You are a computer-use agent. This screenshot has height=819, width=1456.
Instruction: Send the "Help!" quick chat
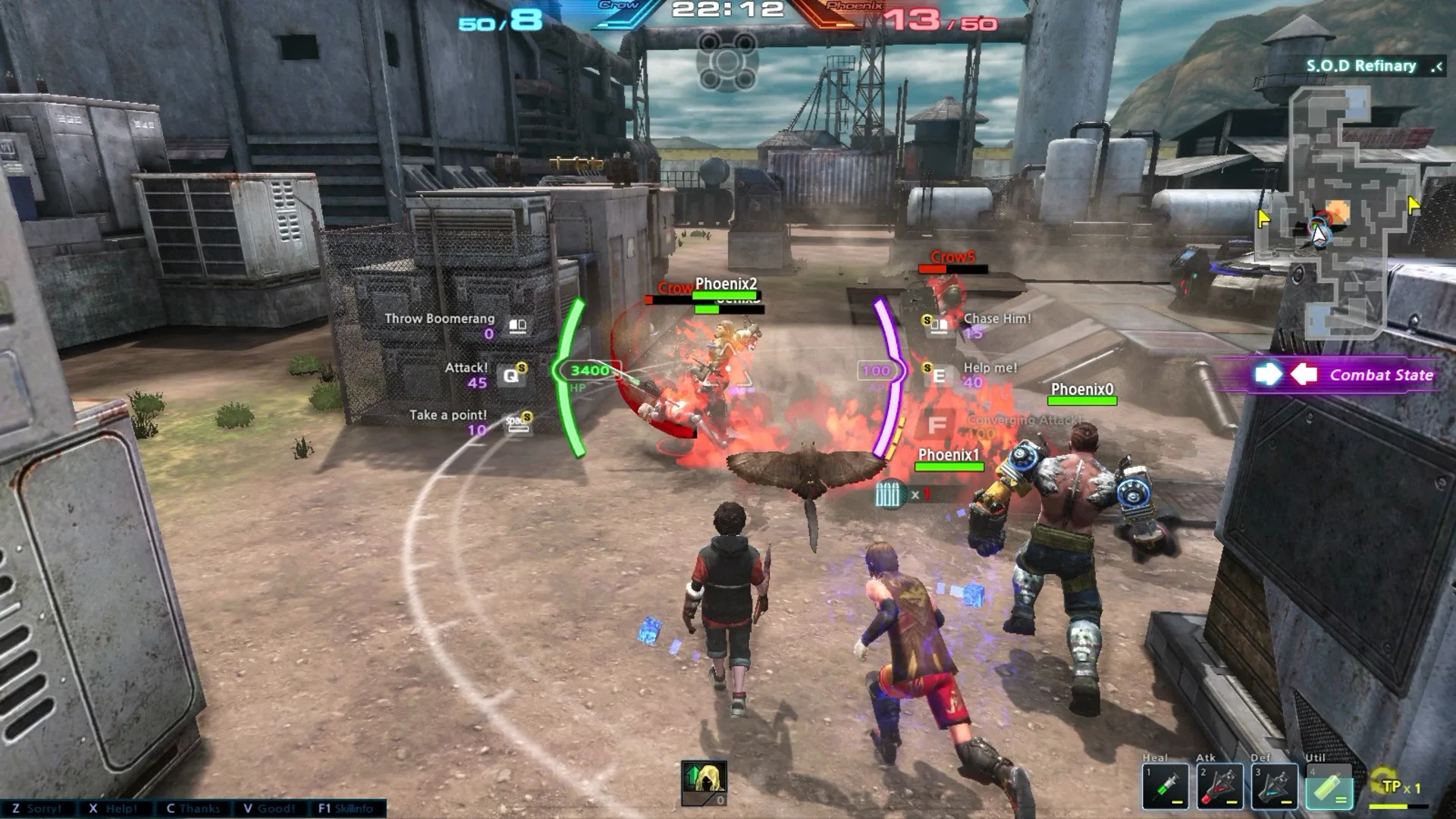[113, 808]
